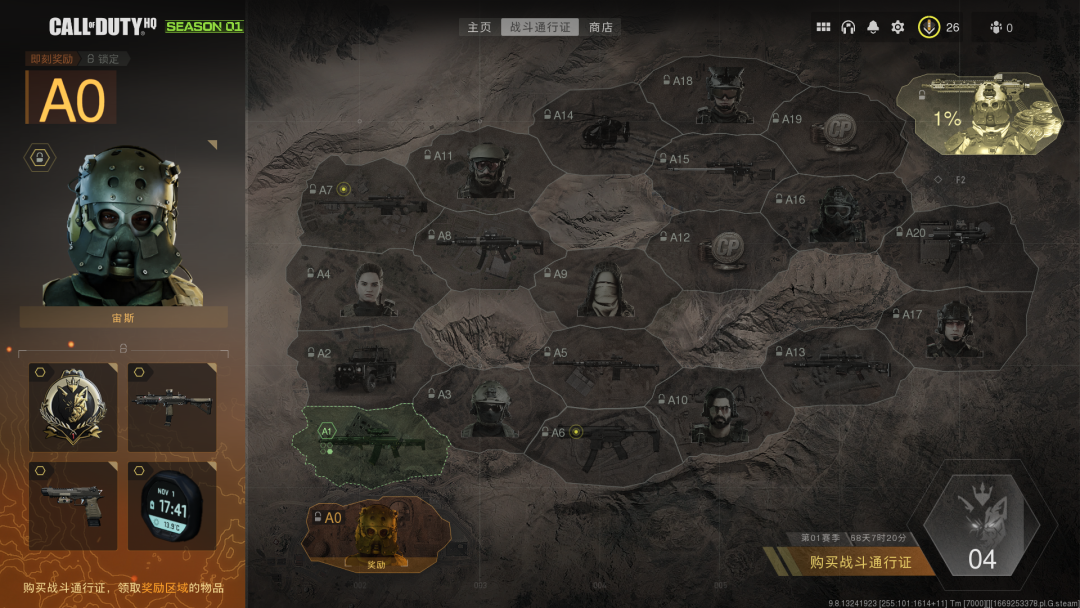Viewport: 1080px width, 608px height.
Task: View the emblem reward thumbnail
Action: coord(73,407)
